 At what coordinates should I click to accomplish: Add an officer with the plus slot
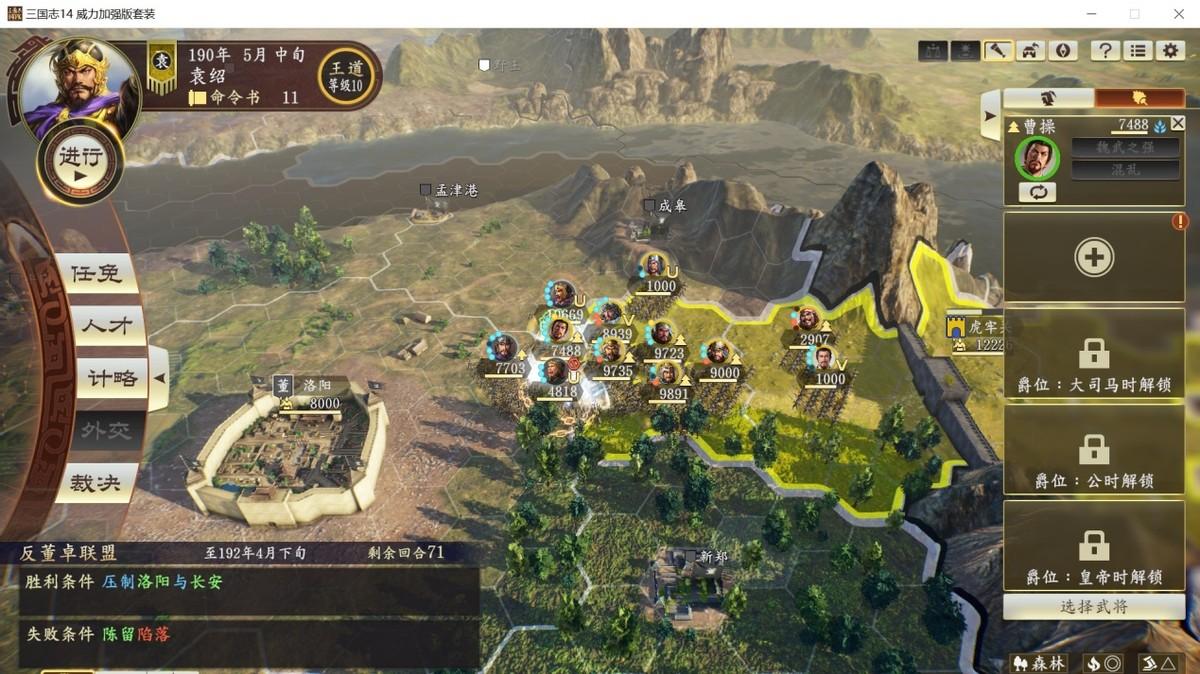tap(1094, 258)
